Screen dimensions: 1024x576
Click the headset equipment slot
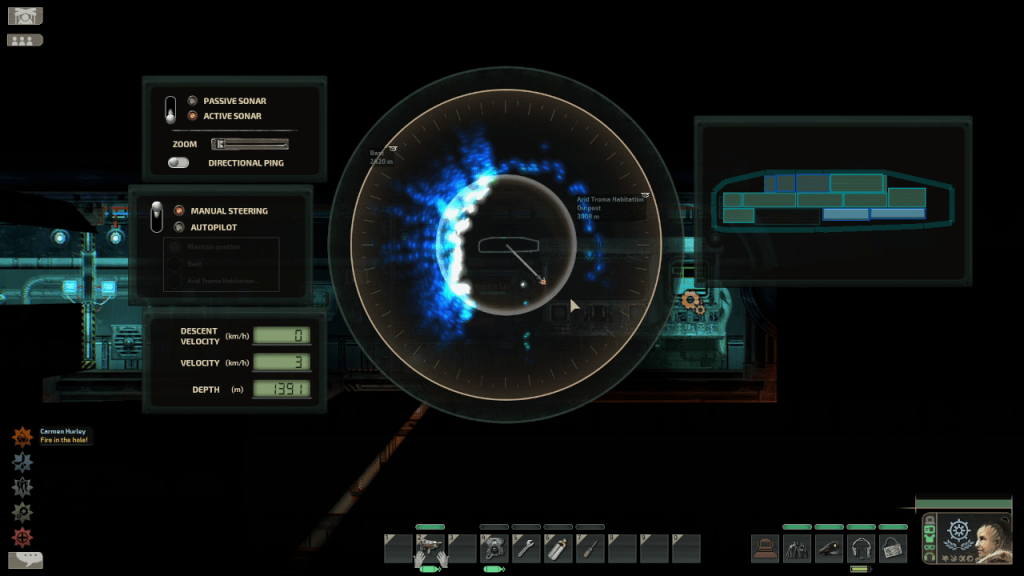click(x=861, y=548)
